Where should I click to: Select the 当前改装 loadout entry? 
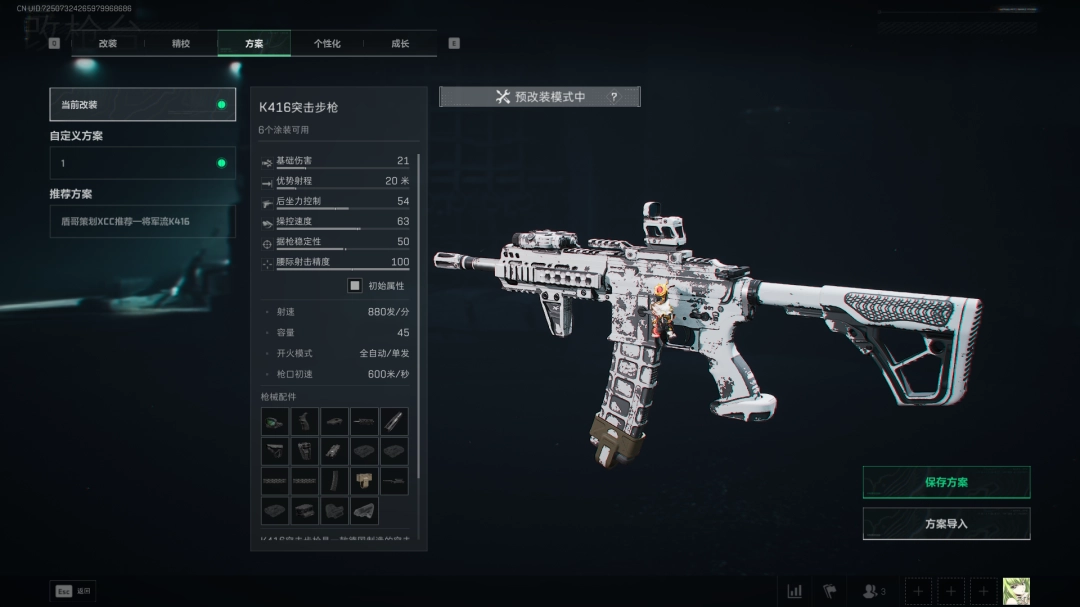[x=142, y=104]
